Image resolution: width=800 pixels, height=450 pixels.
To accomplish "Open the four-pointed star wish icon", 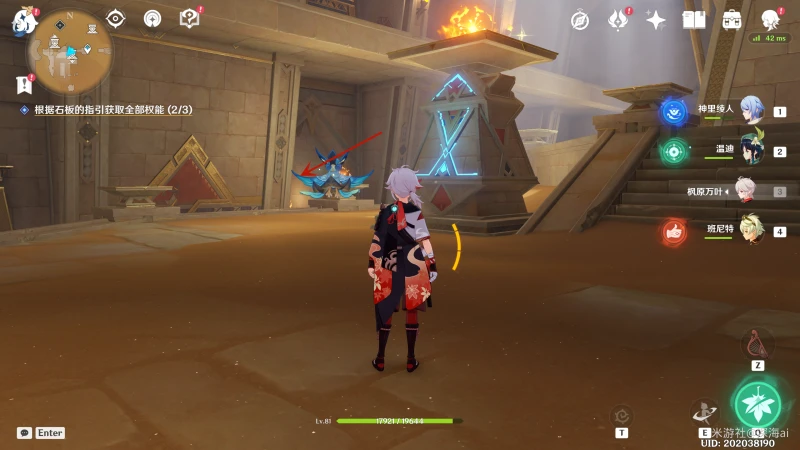I will point(656,20).
